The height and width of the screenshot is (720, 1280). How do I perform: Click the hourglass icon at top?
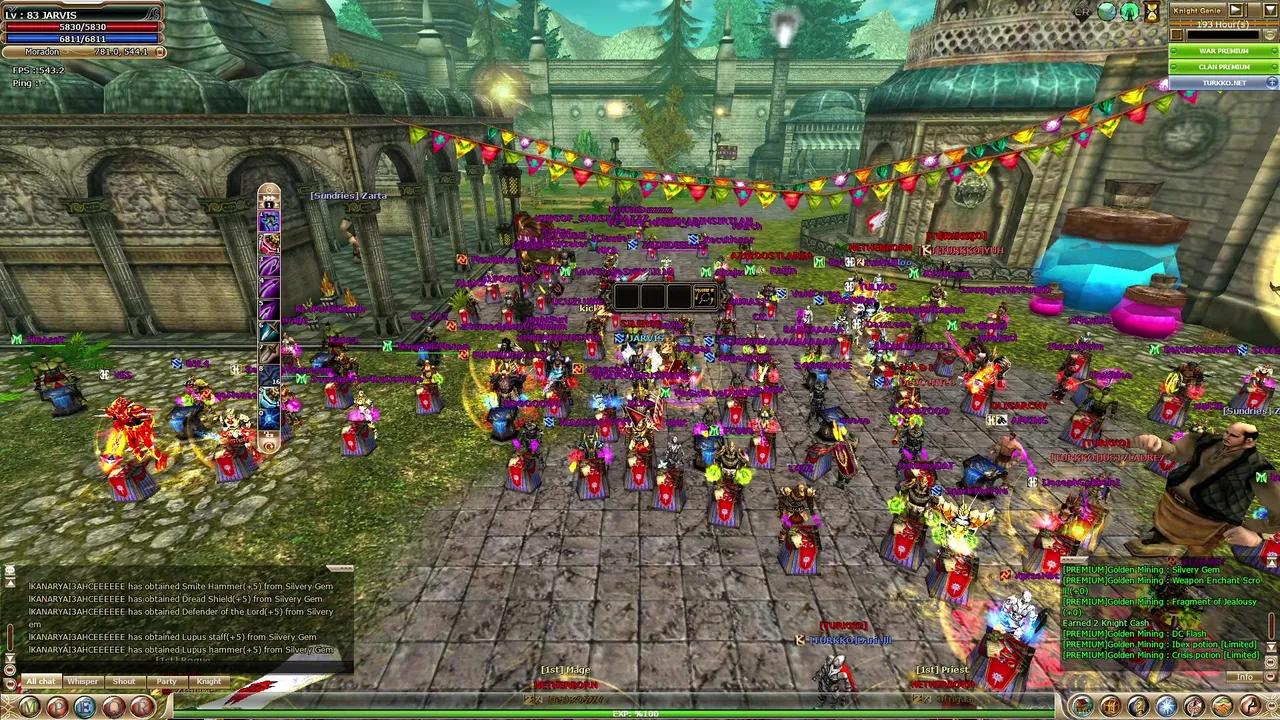click(x=1152, y=12)
